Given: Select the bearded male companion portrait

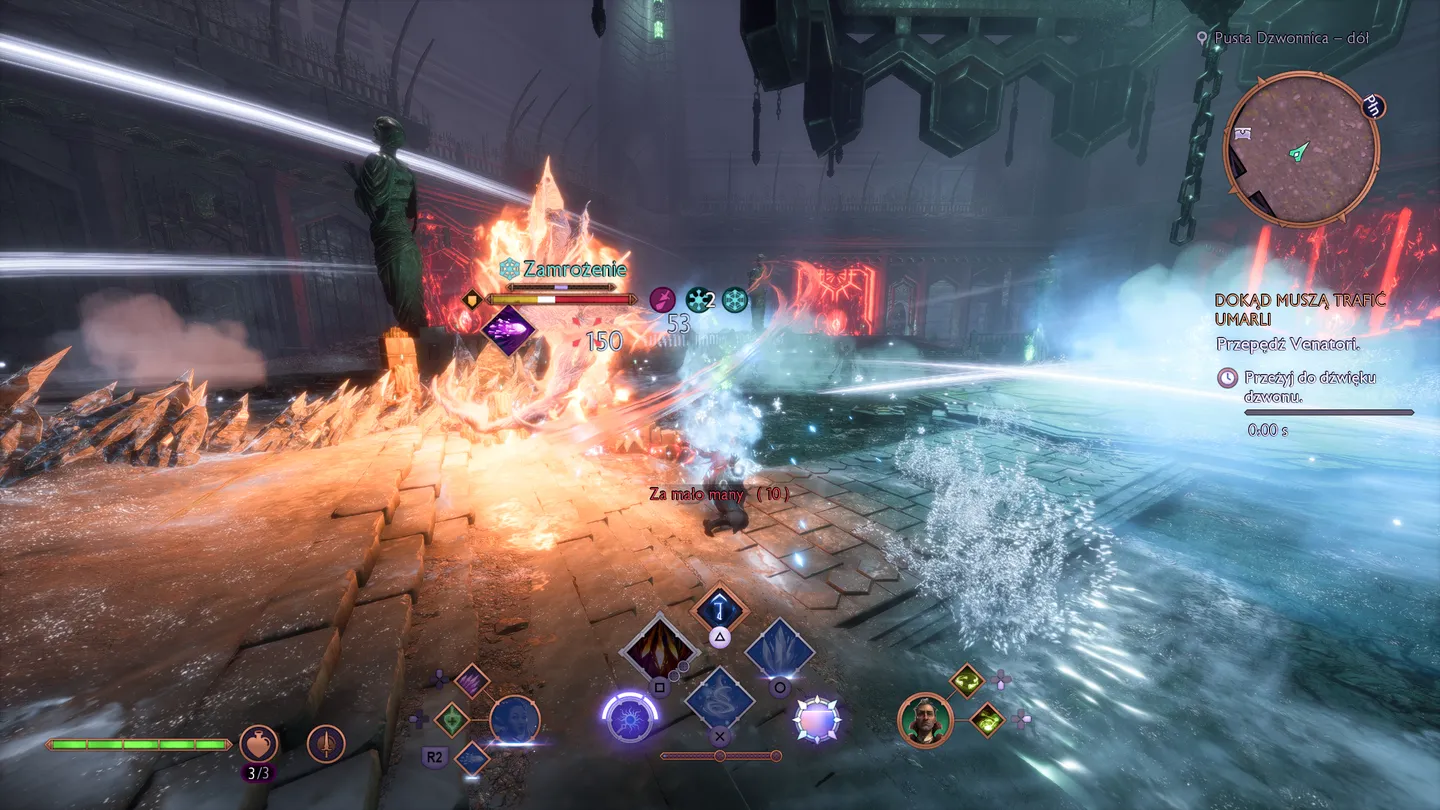Looking at the screenshot, I should coord(924,719).
